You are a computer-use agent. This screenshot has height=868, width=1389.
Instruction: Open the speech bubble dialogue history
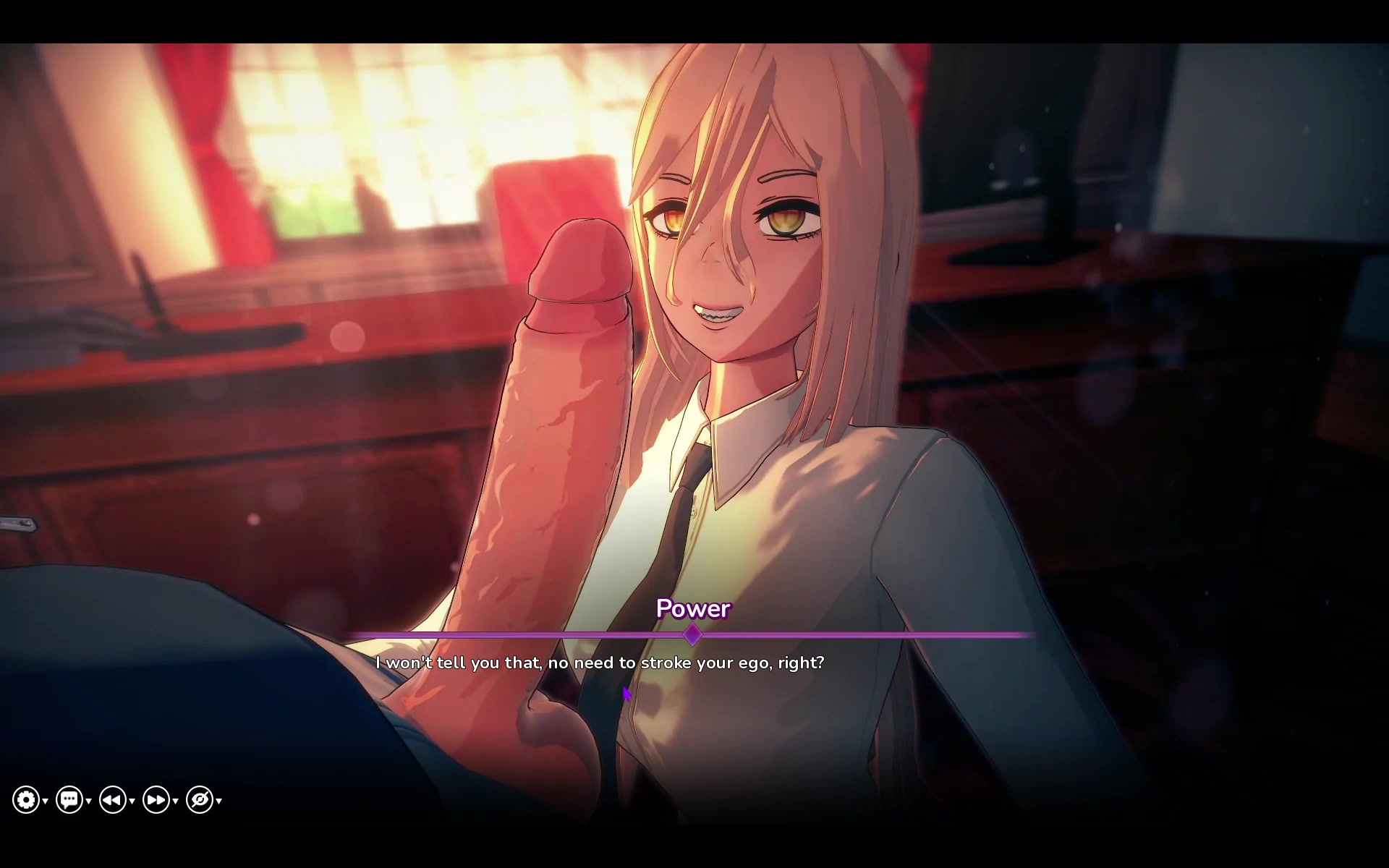69,800
